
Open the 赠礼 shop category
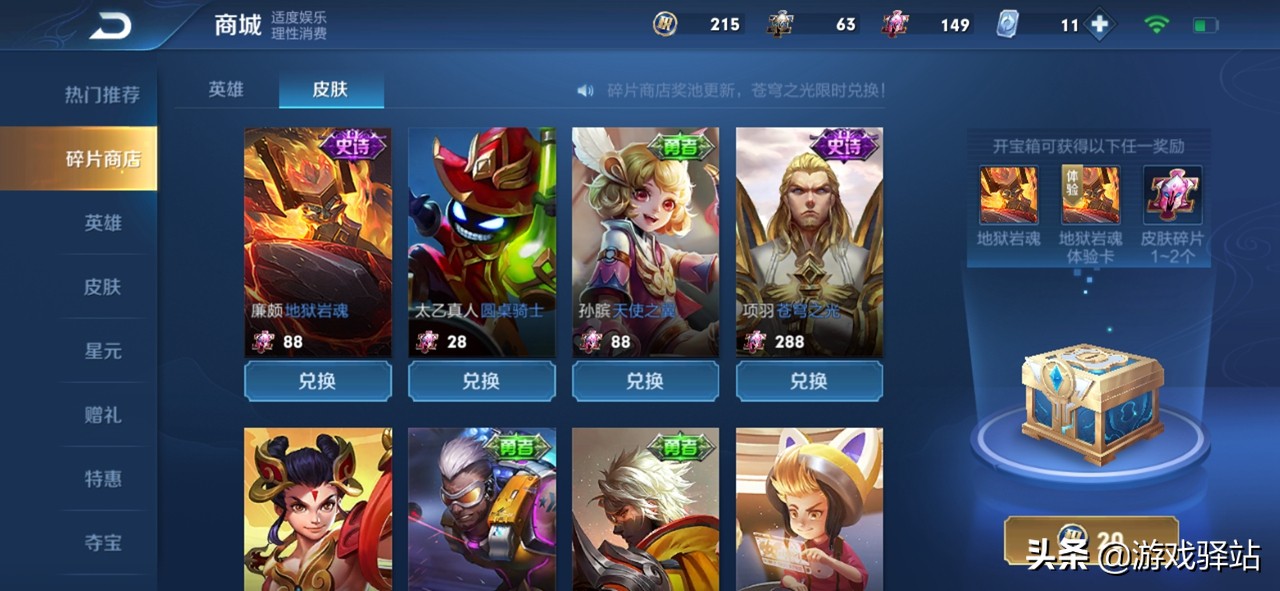pos(102,415)
